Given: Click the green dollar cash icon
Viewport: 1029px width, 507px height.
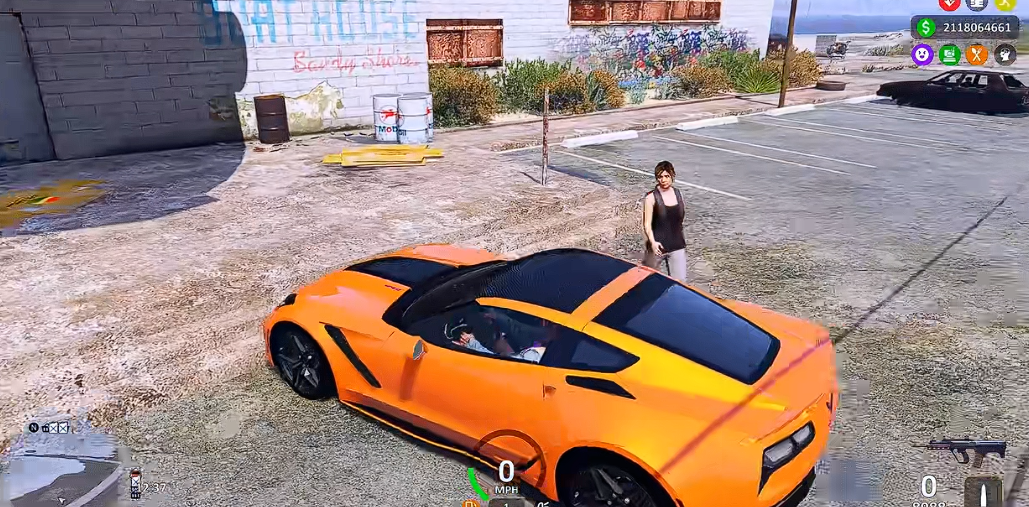Looking at the screenshot, I should (925, 27).
